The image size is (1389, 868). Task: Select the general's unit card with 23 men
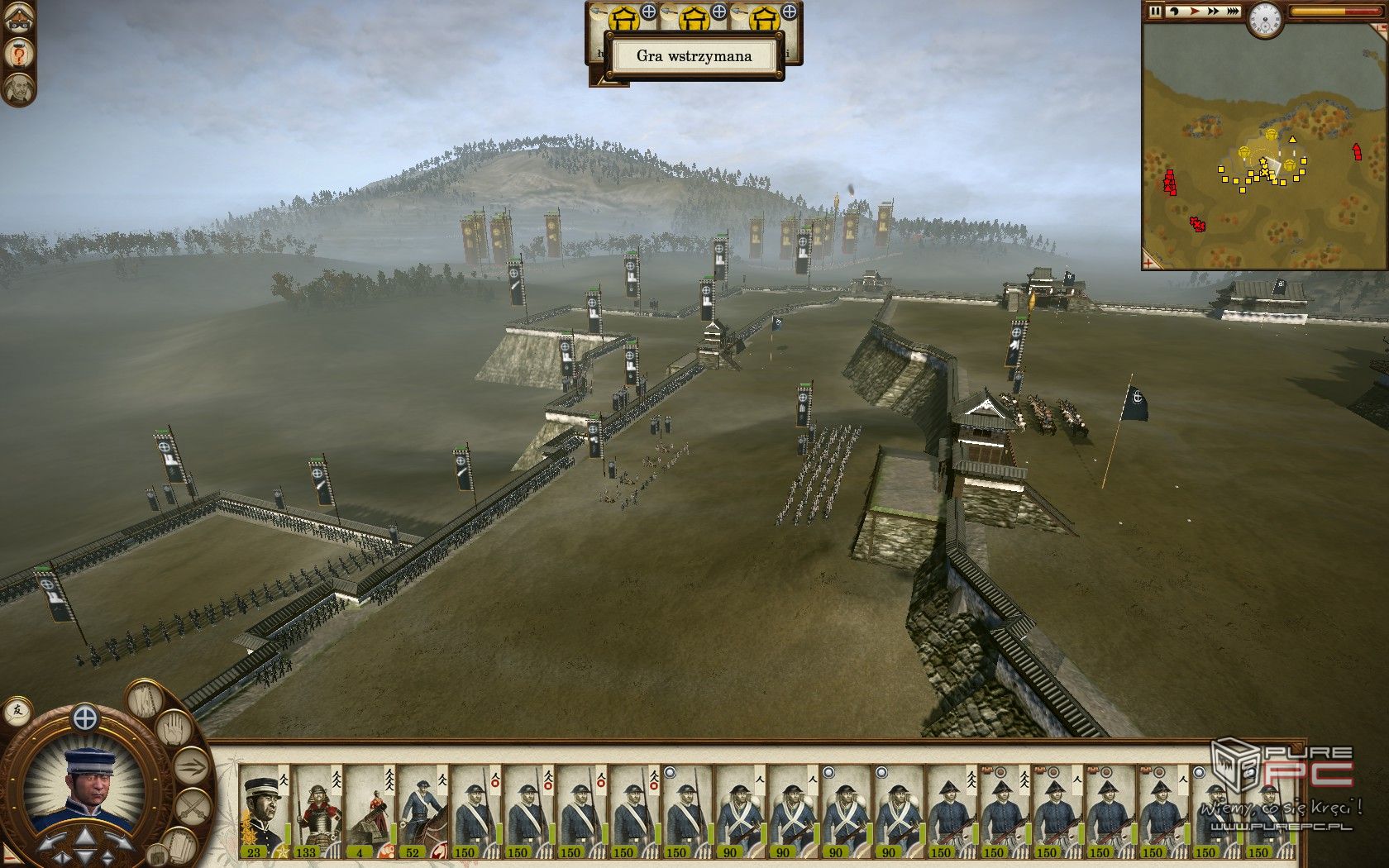(265, 812)
